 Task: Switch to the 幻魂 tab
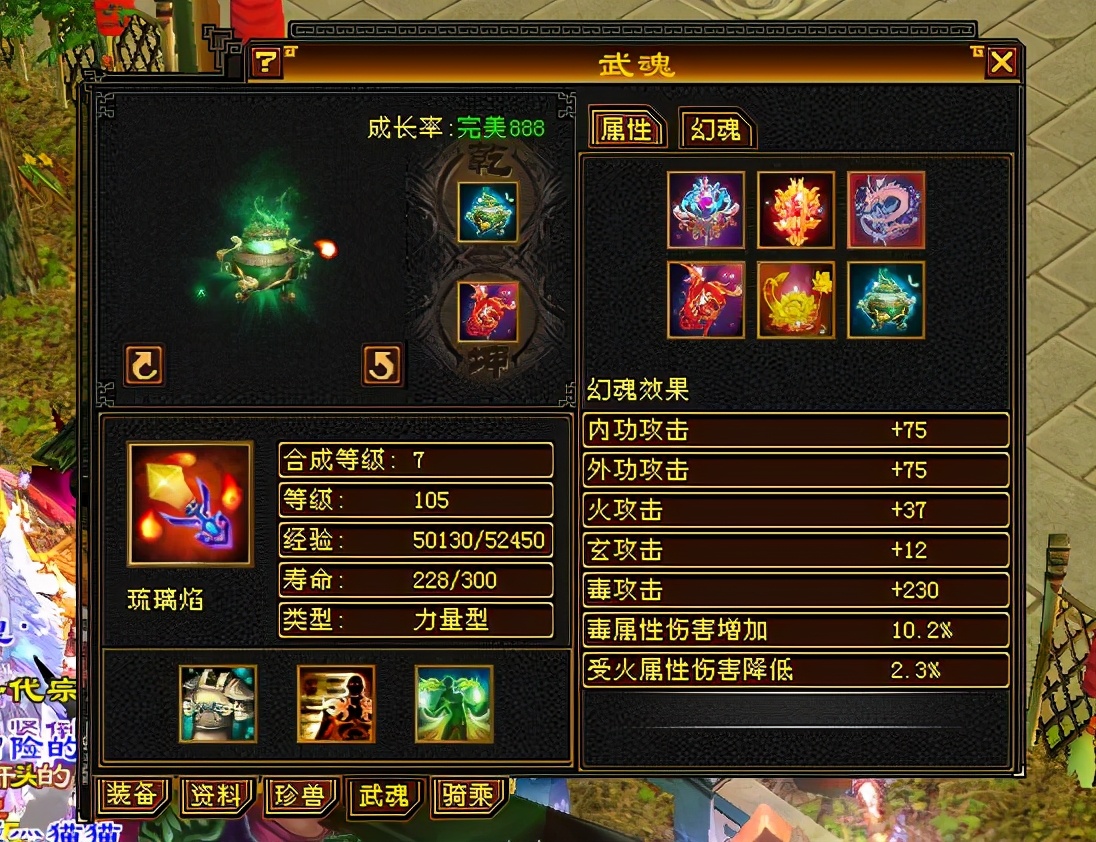pos(715,129)
